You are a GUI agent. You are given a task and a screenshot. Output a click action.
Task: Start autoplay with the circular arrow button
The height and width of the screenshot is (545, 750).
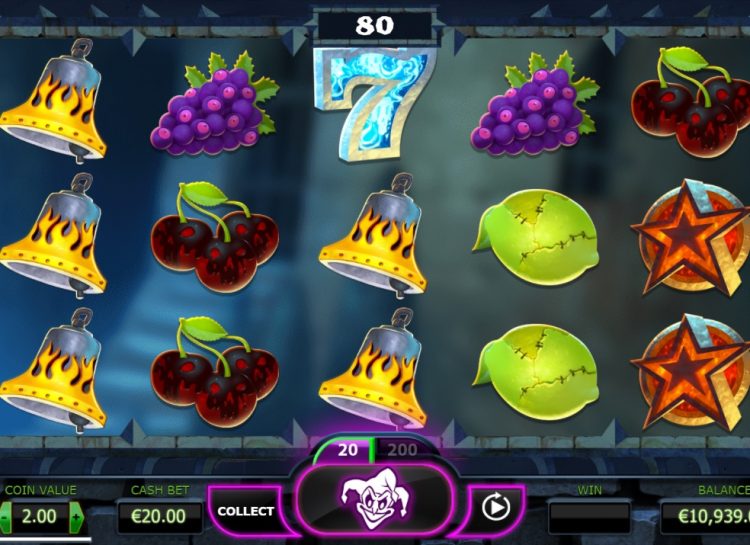tap(495, 508)
